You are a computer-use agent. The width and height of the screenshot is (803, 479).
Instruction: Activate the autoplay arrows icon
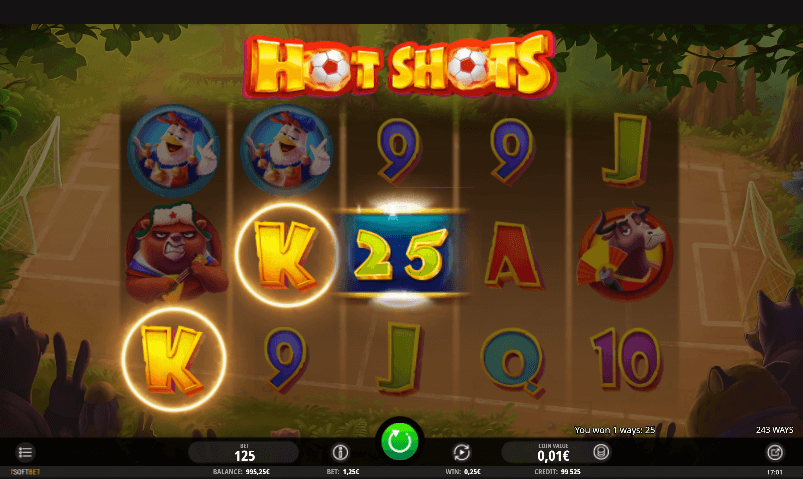[462, 452]
